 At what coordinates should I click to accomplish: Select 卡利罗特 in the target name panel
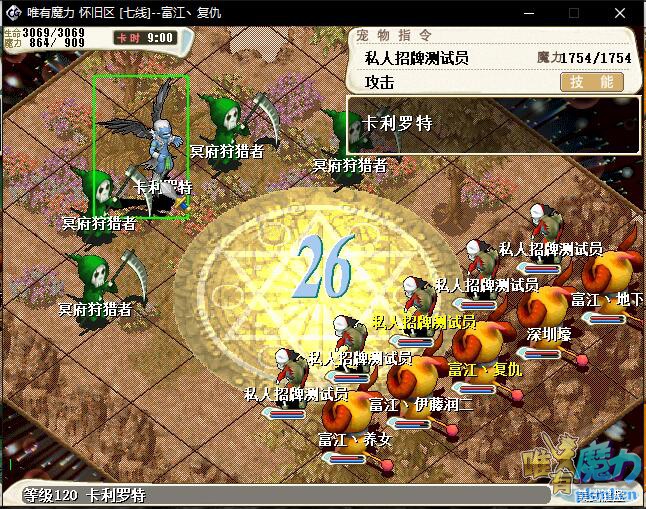[x=398, y=124]
